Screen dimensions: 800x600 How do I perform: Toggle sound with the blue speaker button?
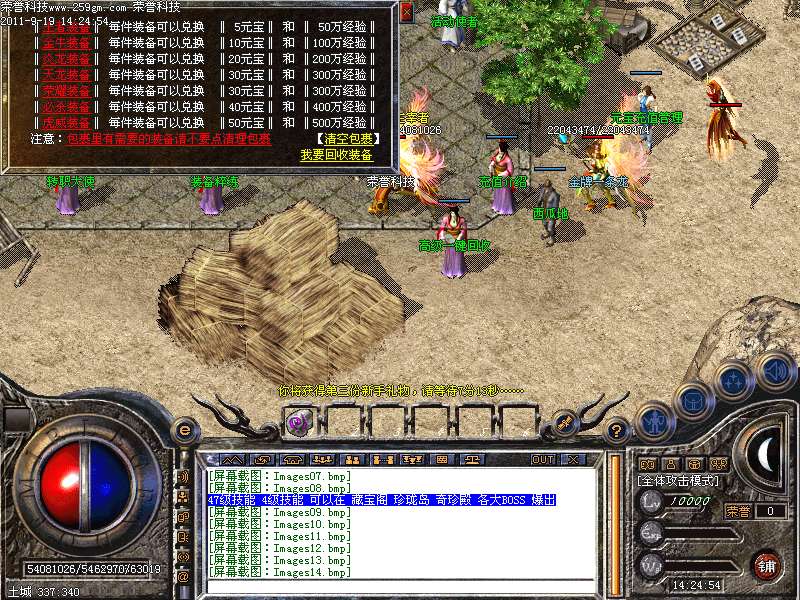click(x=775, y=371)
